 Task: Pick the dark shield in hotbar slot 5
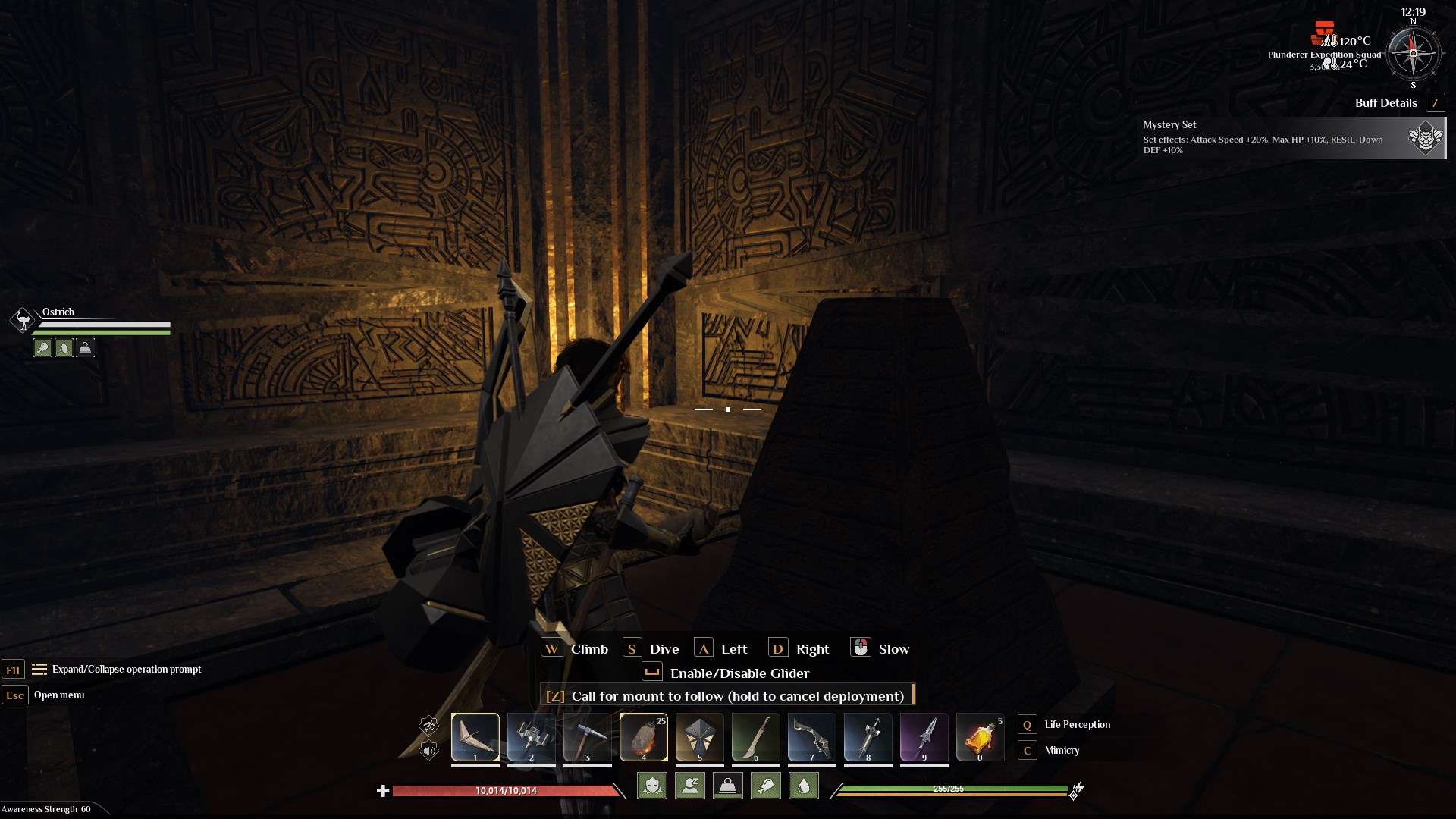point(700,736)
